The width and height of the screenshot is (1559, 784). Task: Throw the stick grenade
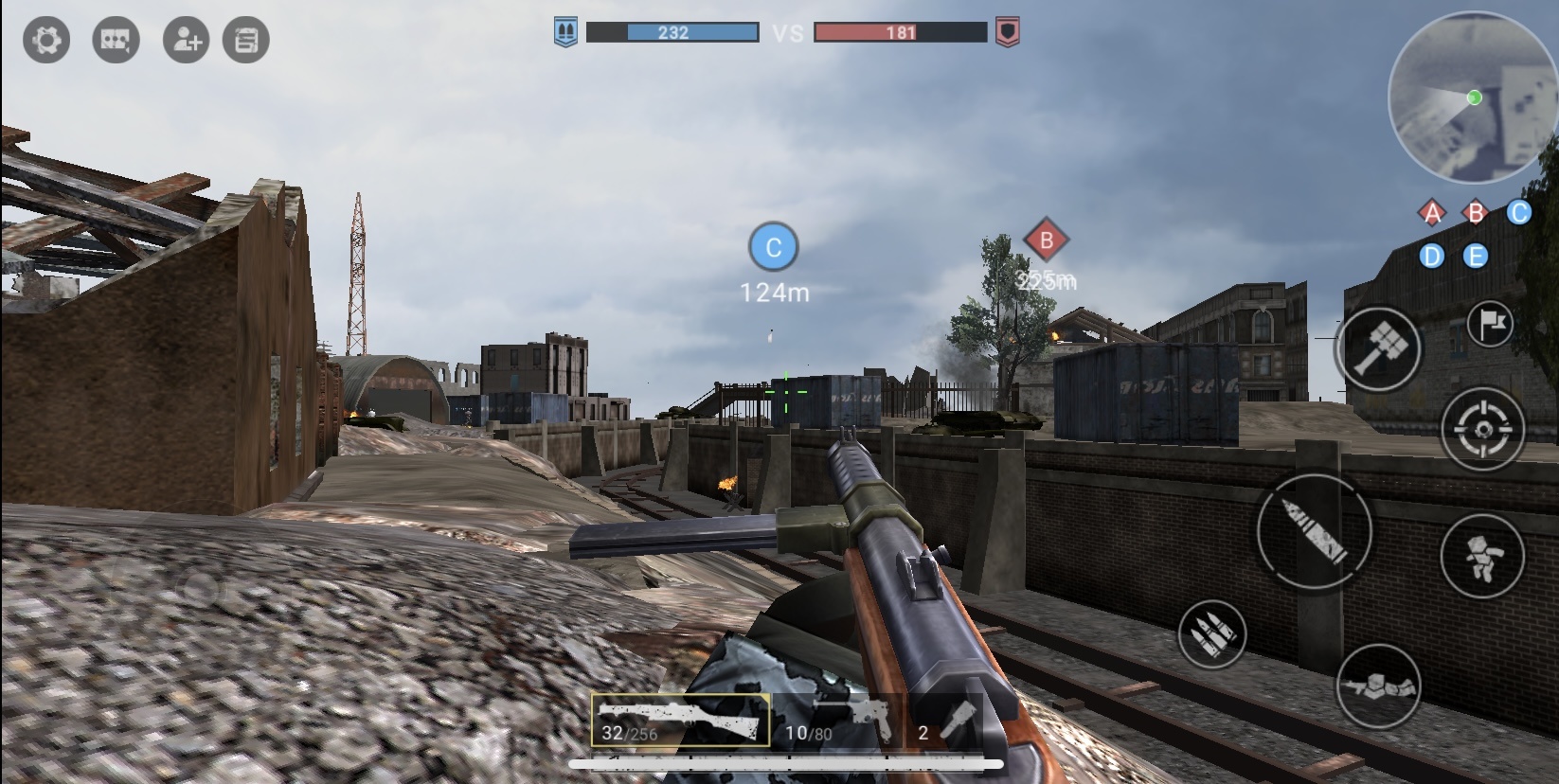point(1378,347)
